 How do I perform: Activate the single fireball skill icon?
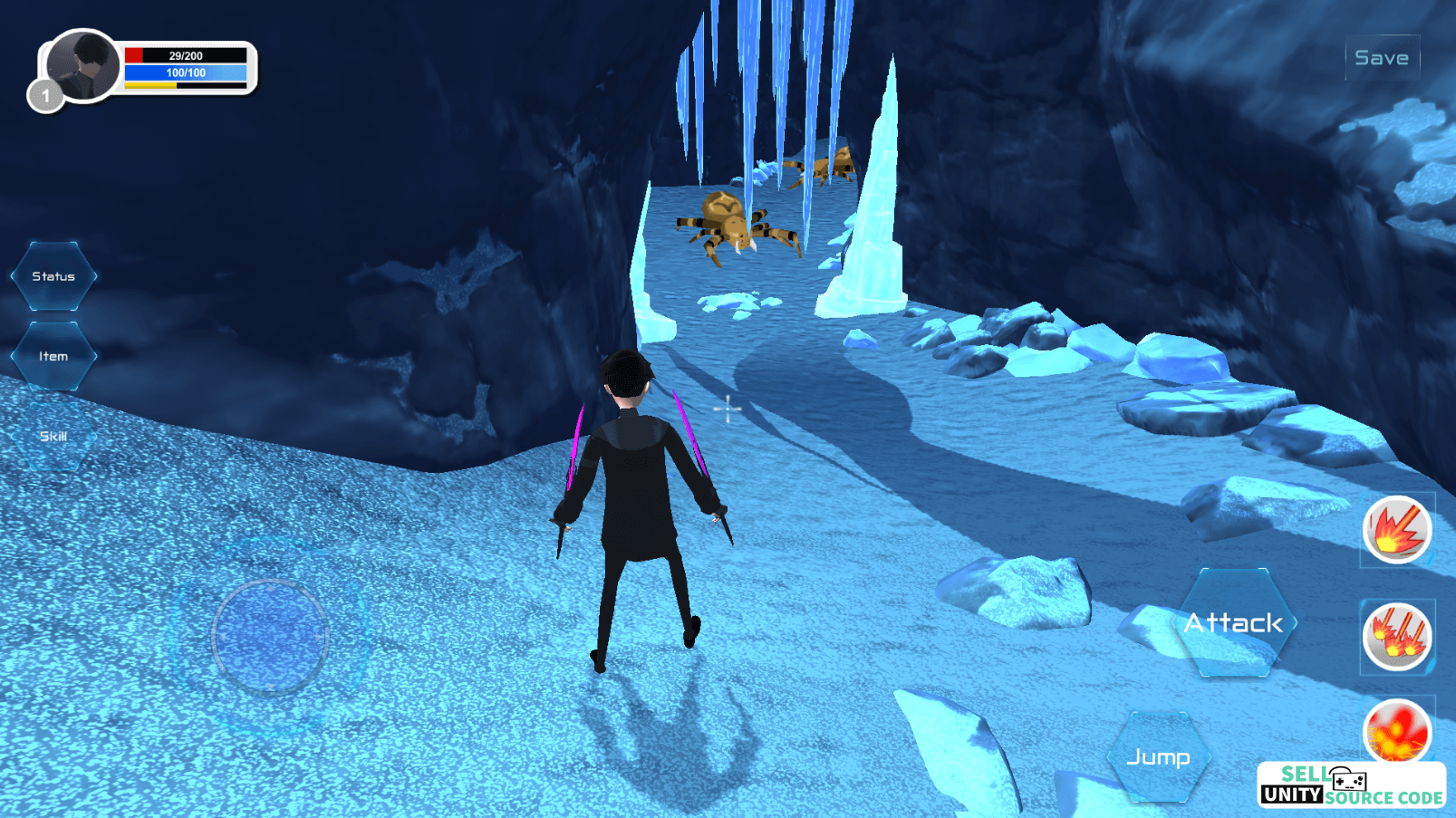pos(1396,530)
